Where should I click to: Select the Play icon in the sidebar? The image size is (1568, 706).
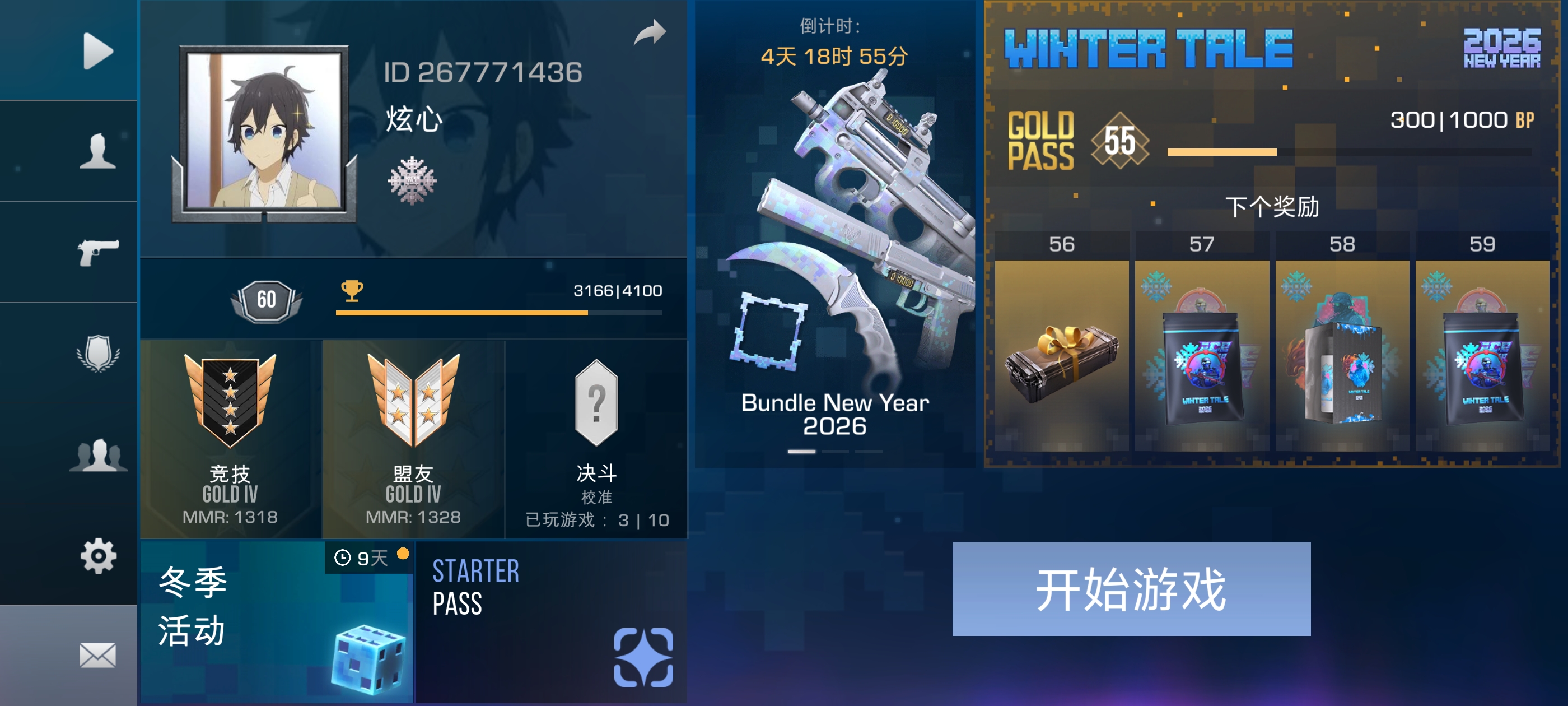pyautogui.click(x=97, y=50)
